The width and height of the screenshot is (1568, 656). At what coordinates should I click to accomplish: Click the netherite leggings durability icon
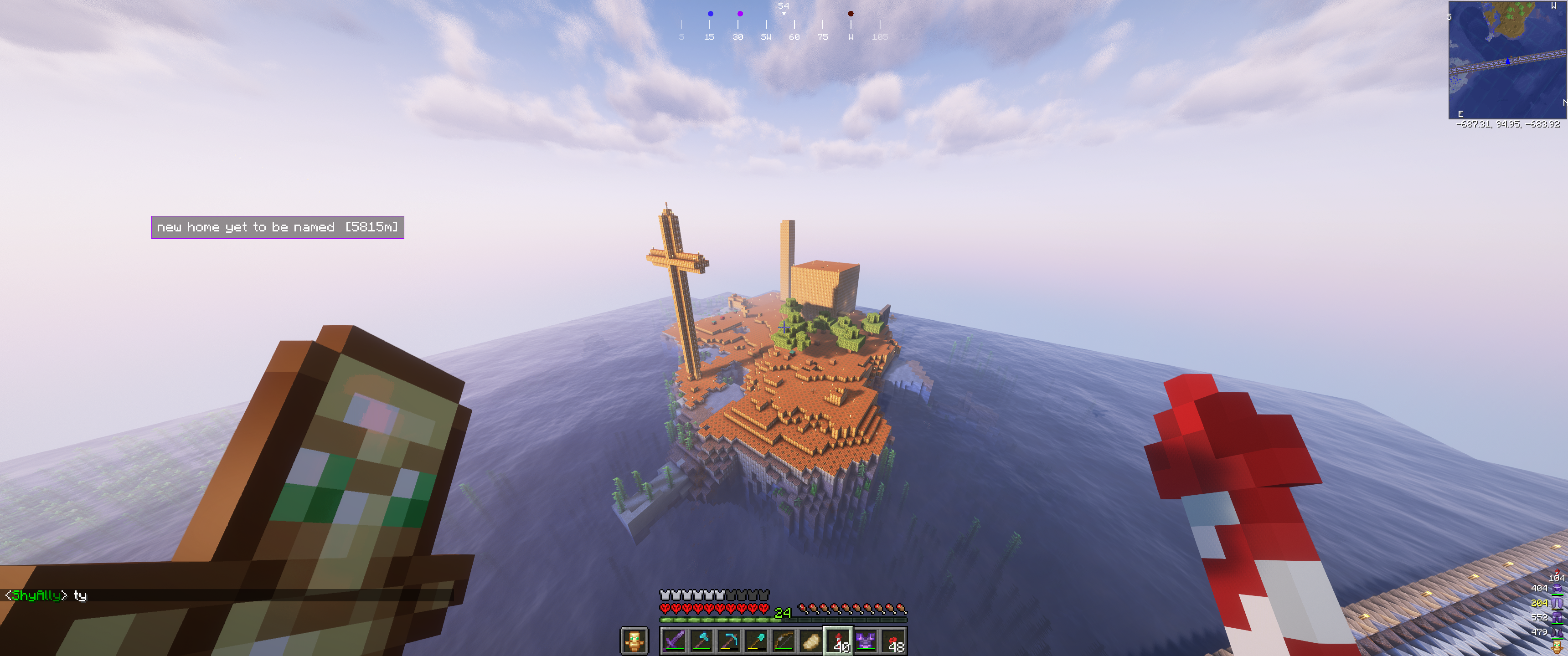click(x=1557, y=618)
